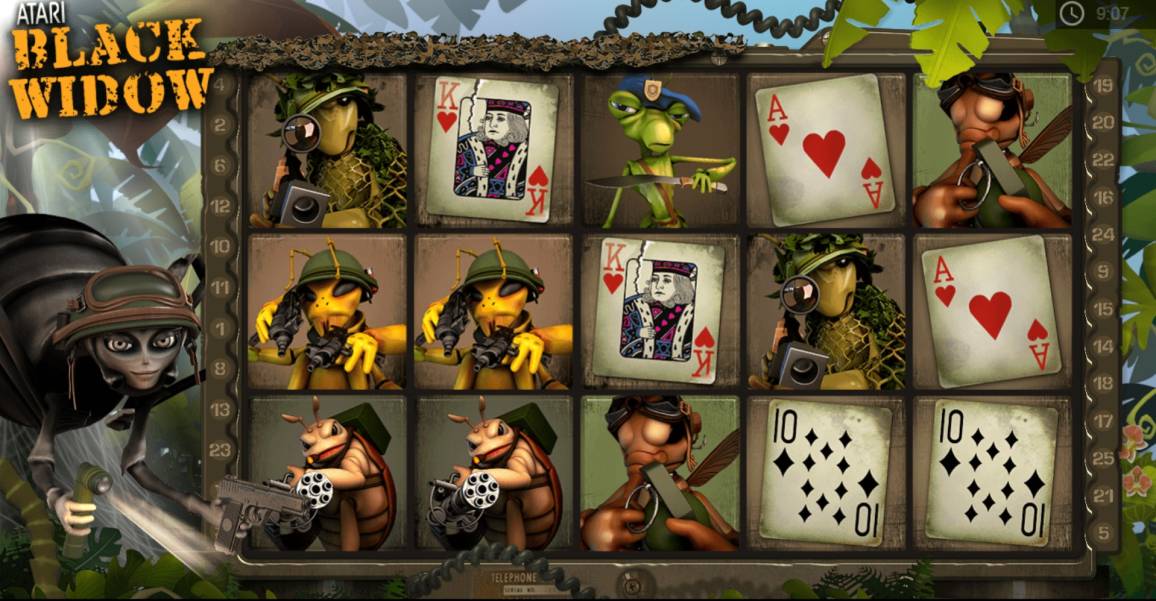
Task: Select payline number 13 marker
Action: tap(219, 410)
